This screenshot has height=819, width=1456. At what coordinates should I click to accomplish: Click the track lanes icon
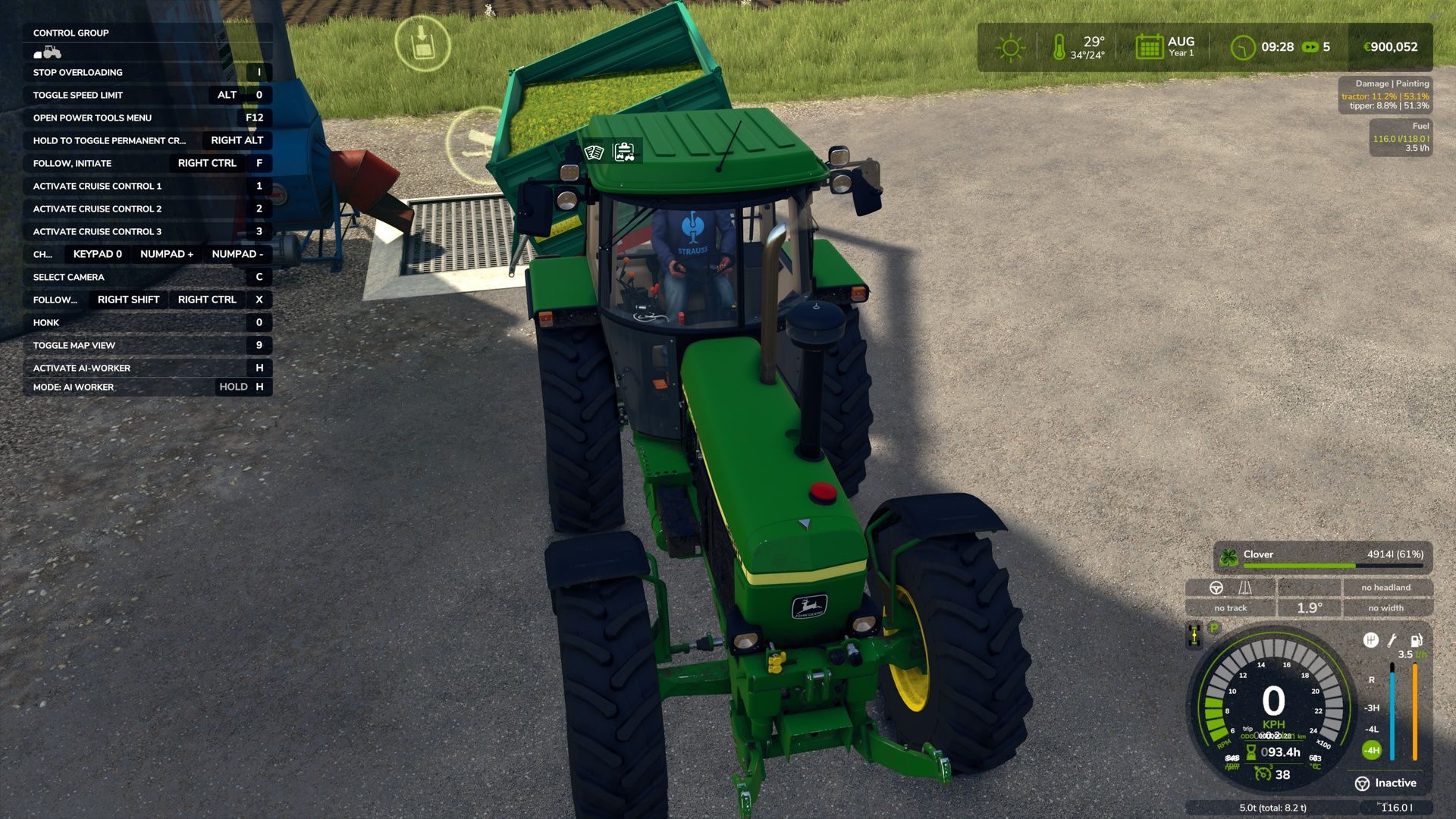pyautogui.click(x=1245, y=588)
